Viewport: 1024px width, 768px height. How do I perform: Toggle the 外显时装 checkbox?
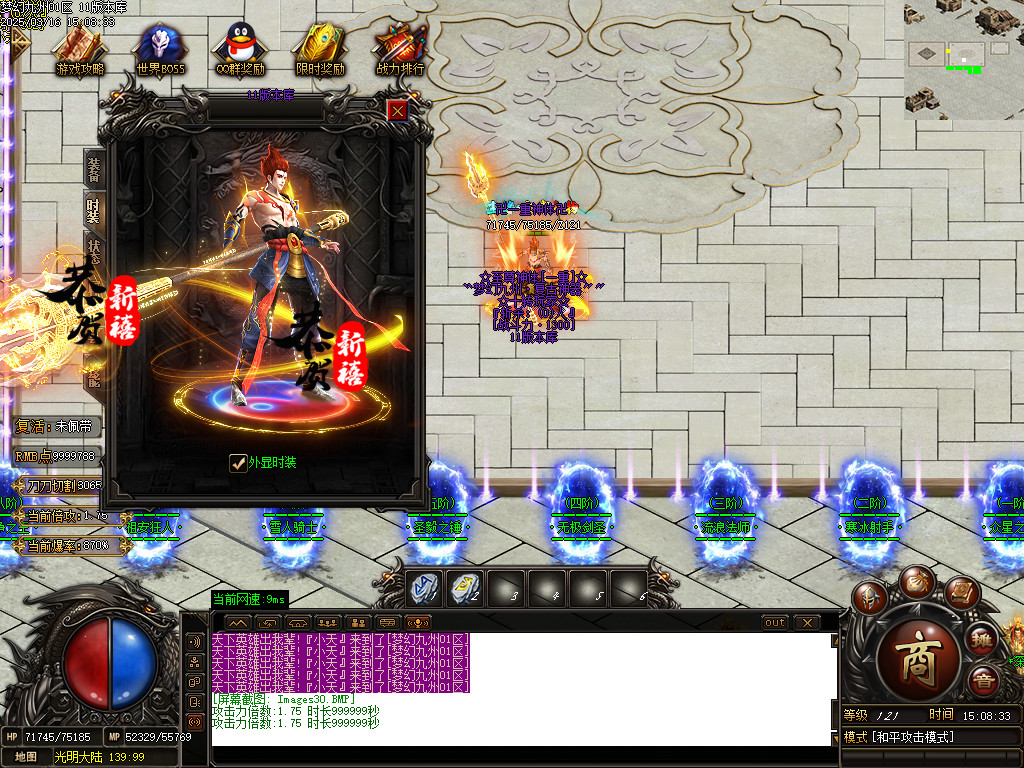pyautogui.click(x=238, y=462)
